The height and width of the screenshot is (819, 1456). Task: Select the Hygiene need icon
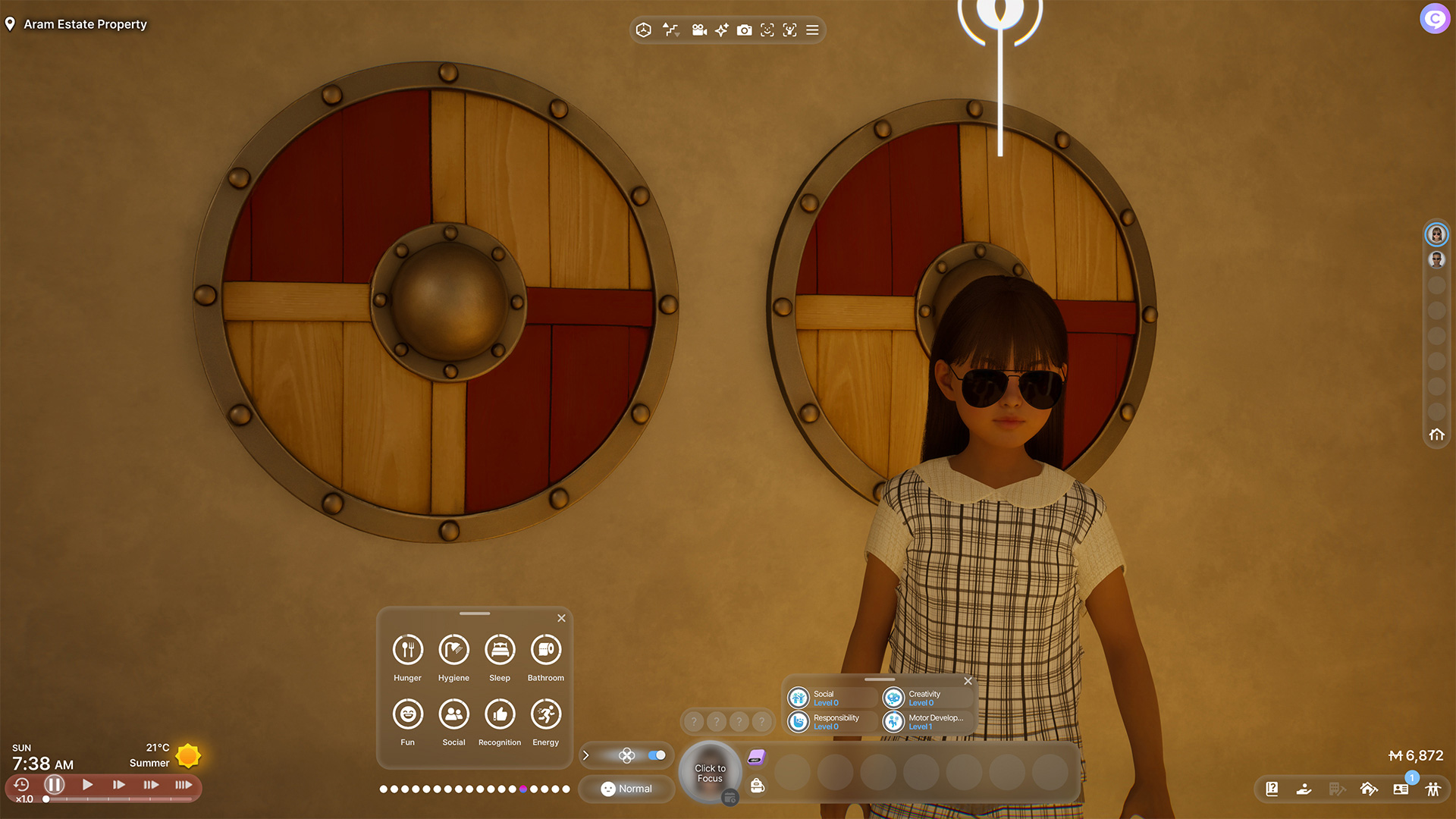coord(453,650)
